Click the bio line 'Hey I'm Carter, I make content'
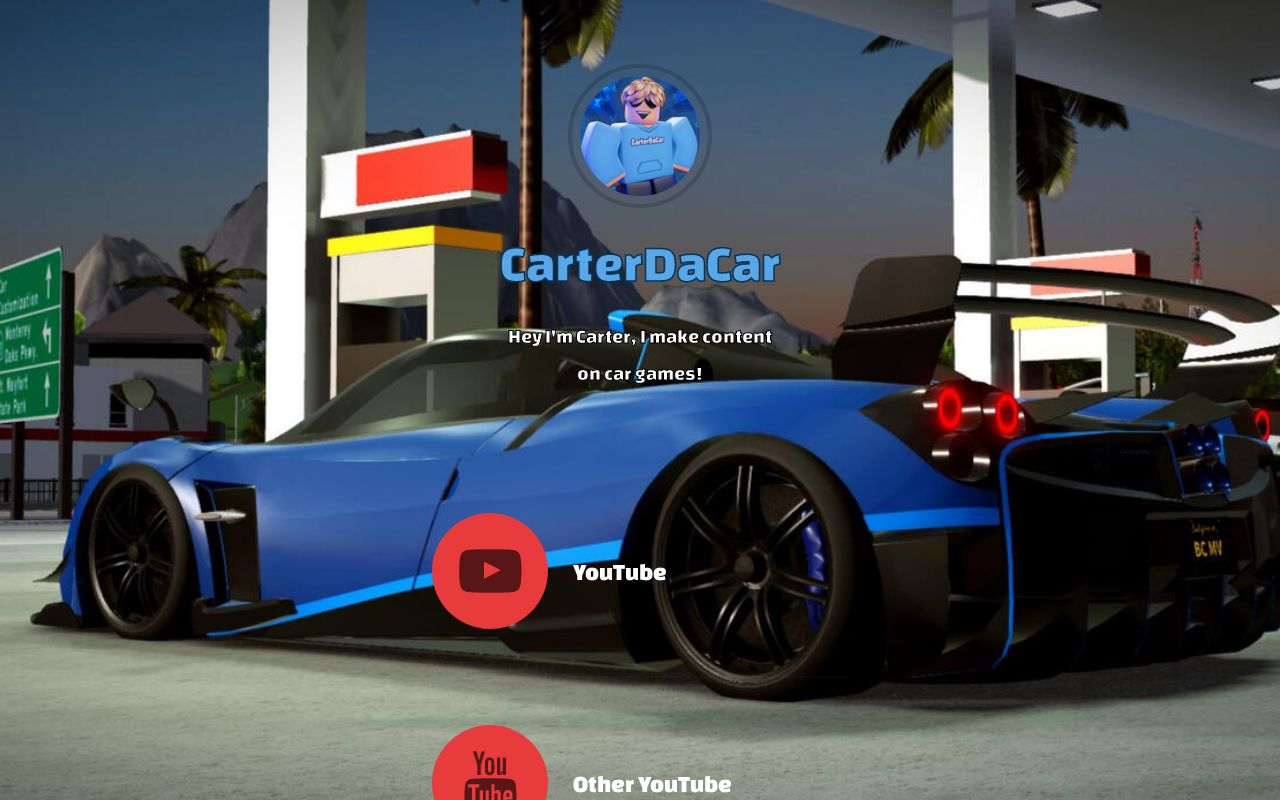Screen dimensions: 1280x800 coord(640,337)
